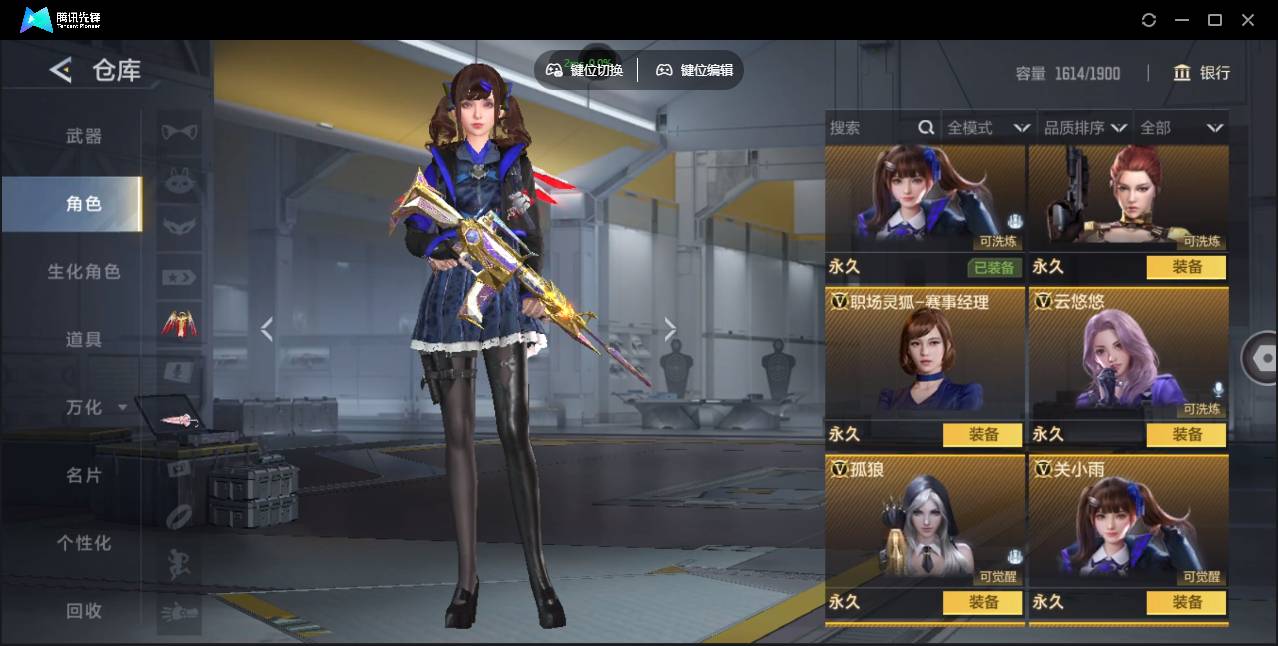Equip 职场灵狐-赛事经理 character

pyautogui.click(x=982, y=435)
